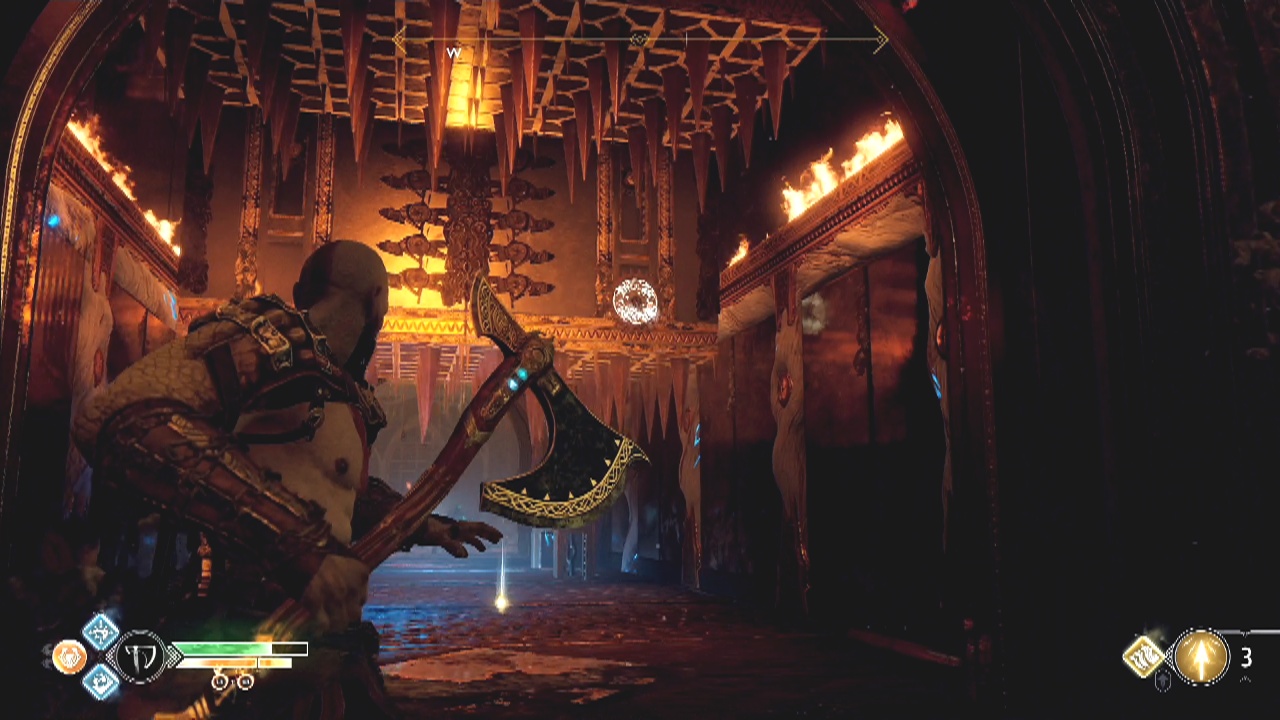The image size is (1280, 720).
Task: Click the hanging ring decoration on the far wall
Action: pos(633,300)
